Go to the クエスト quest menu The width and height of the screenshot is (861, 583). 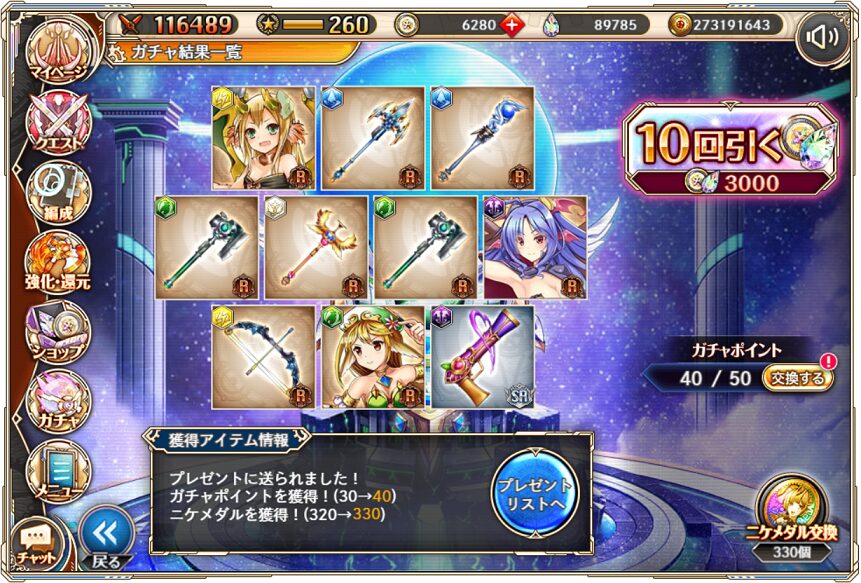coord(57,123)
